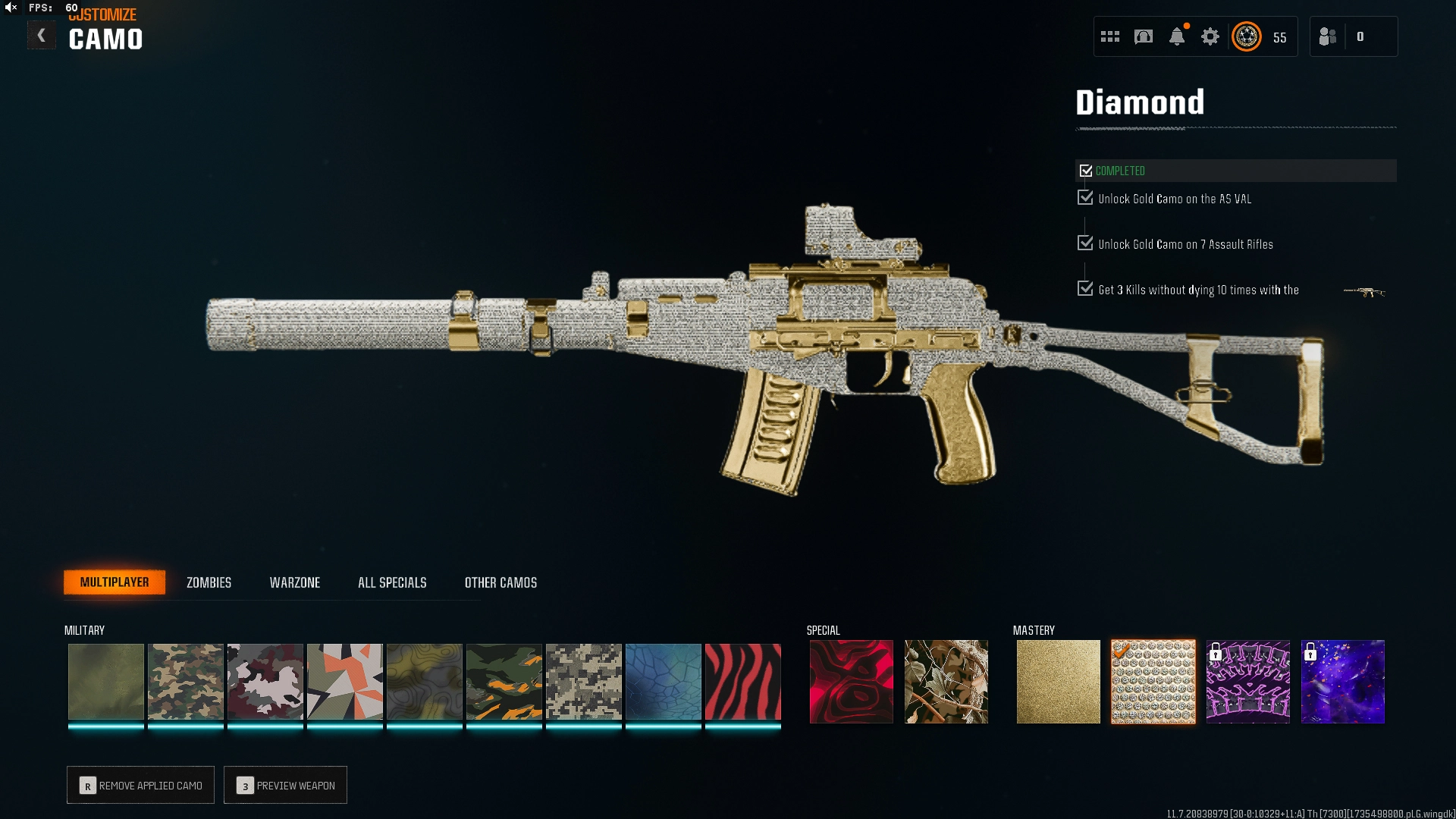
Task: Select the Multiplayer tab
Action: [115, 582]
